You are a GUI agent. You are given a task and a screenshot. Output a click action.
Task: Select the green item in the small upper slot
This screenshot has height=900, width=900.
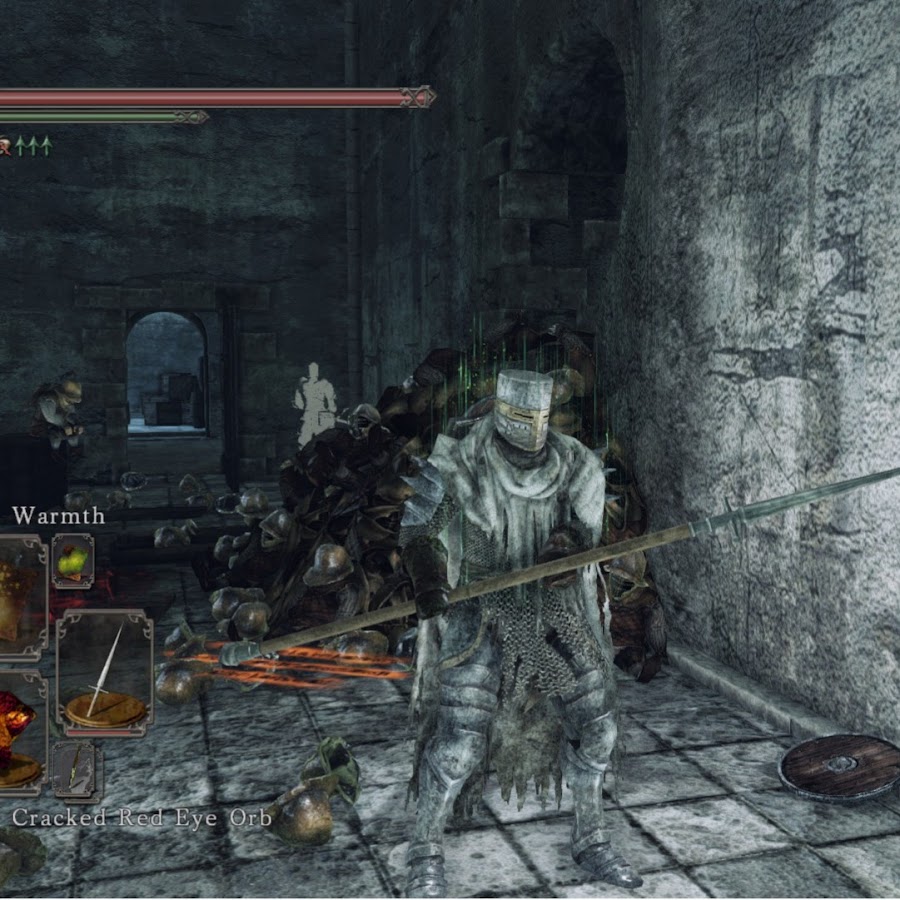click(72, 561)
